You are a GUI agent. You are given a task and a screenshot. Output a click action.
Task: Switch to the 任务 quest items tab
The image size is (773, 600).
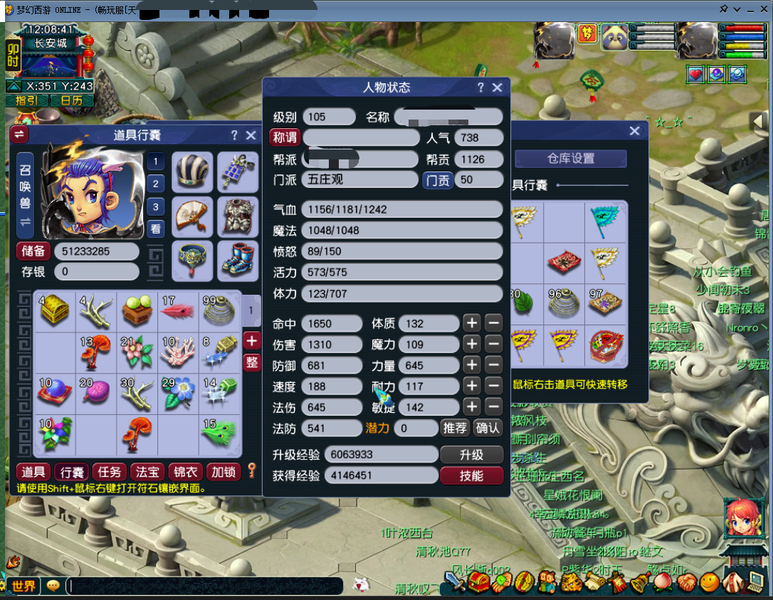pos(108,472)
